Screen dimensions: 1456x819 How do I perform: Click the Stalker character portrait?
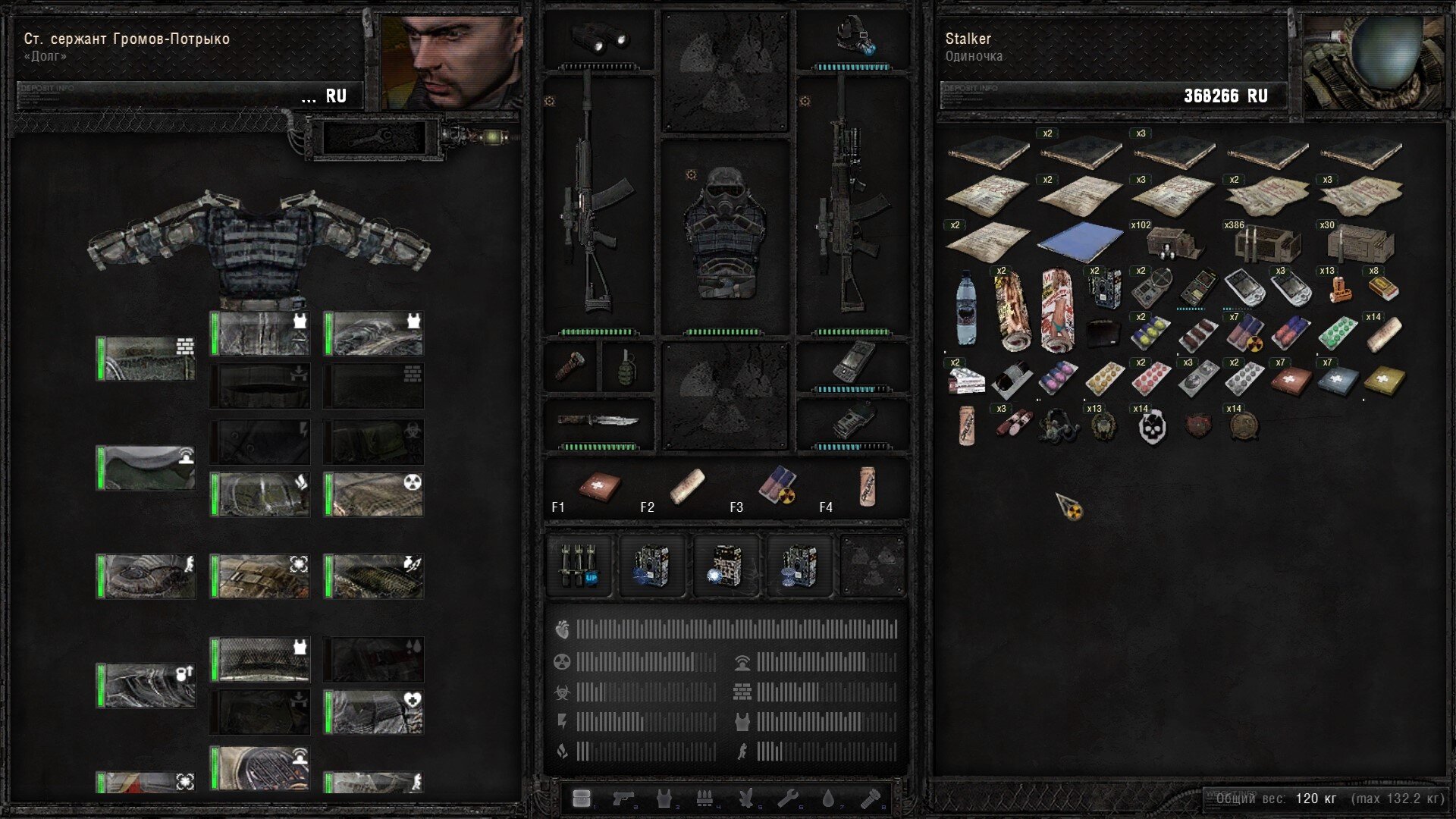pyautogui.click(x=1373, y=62)
